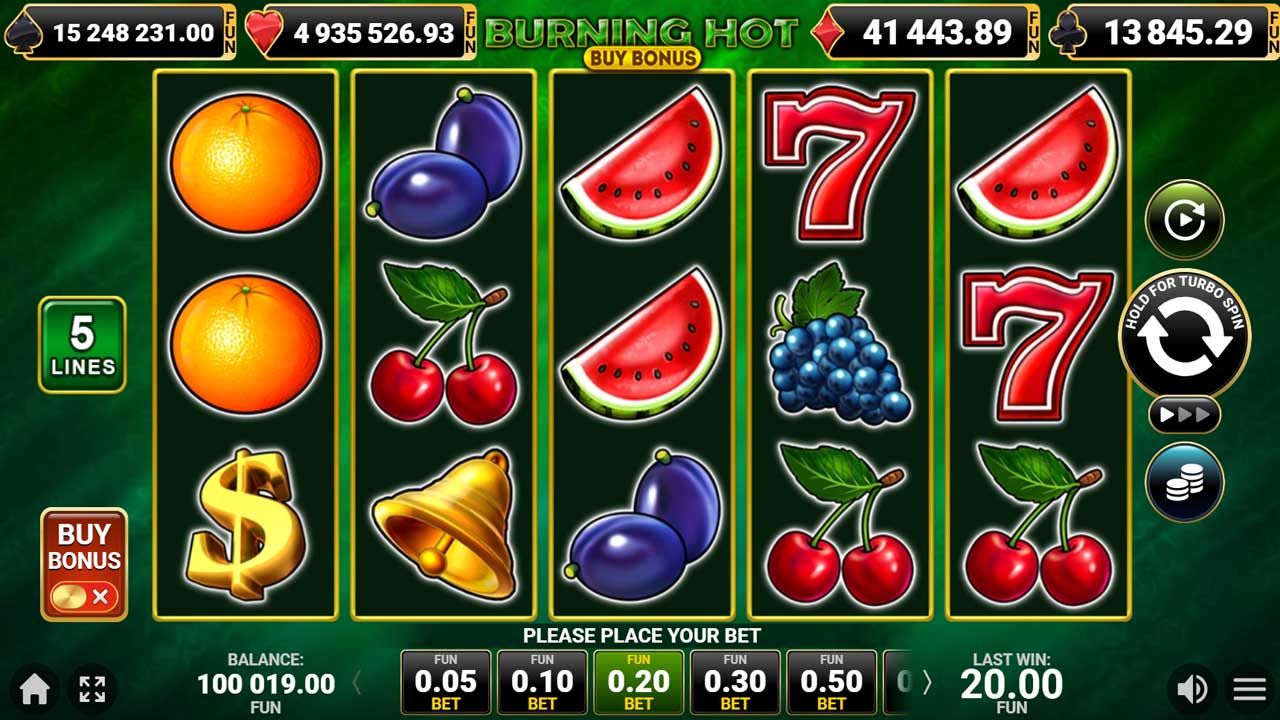The image size is (1280, 720).
Task: Open bet settings via the coin stack icon
Action: pyautogui.click(x=1184, y=482)
